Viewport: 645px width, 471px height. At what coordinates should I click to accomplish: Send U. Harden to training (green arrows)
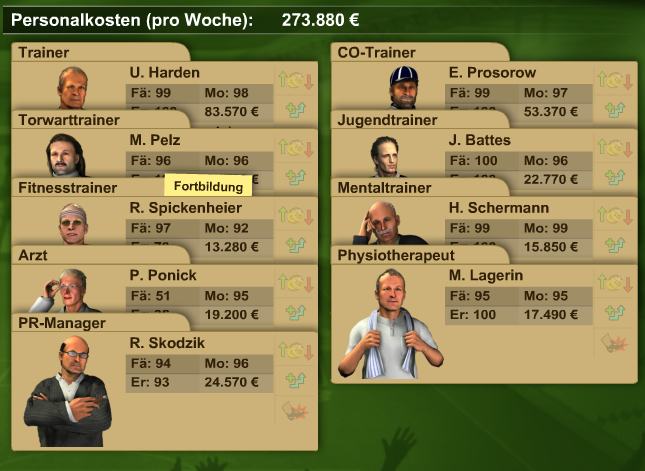(x=296, y=108)
